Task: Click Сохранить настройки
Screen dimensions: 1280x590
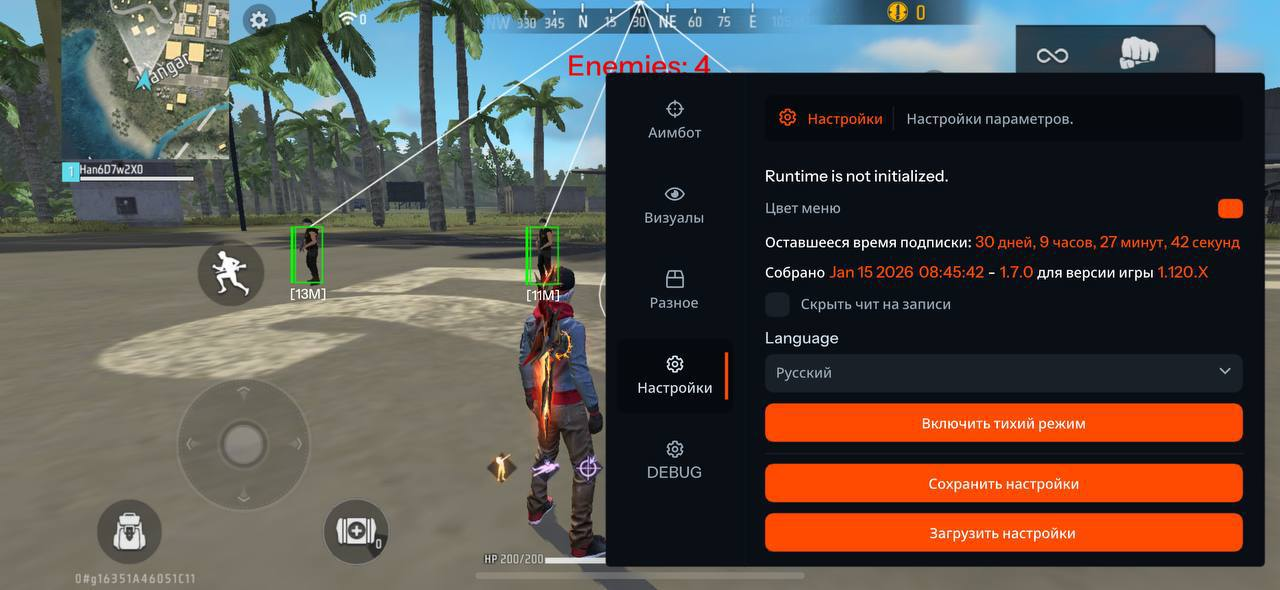Action: pyautogui.click(x=1003, y=483)
